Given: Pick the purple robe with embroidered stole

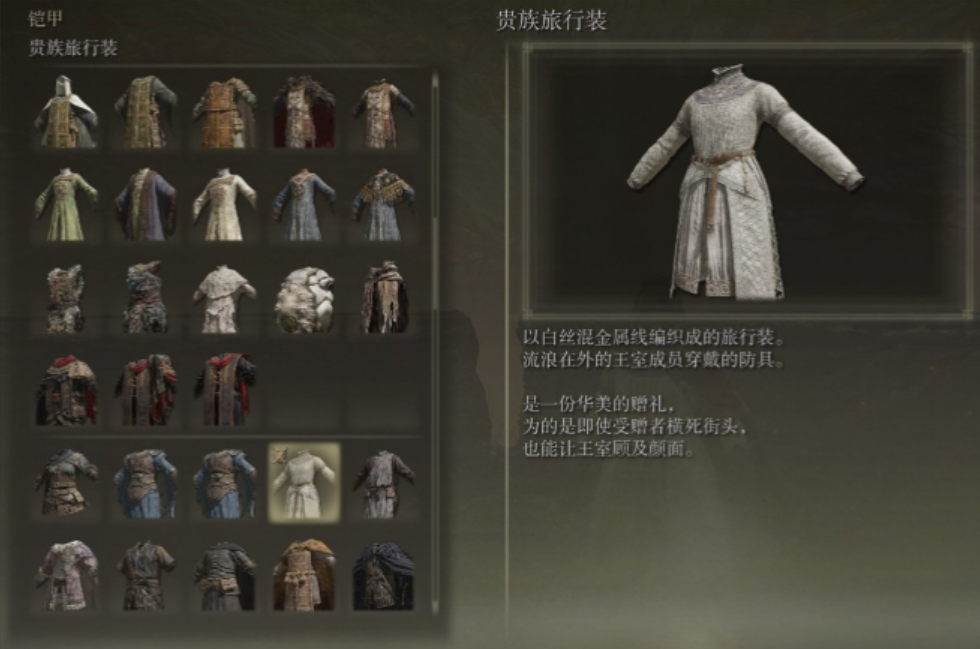Looking at the screenshot, I should 145,204.
